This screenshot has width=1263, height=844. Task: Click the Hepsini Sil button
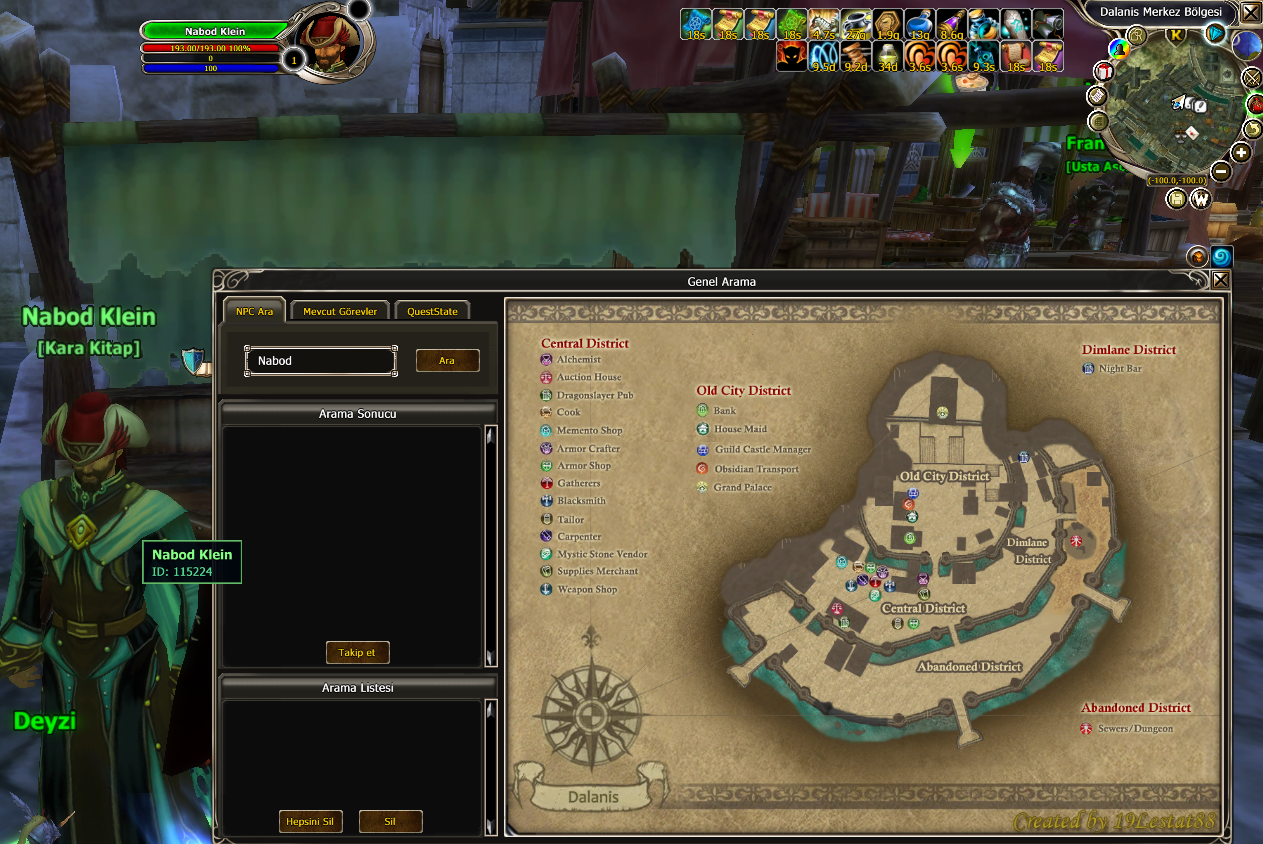[x=311, y=822]
